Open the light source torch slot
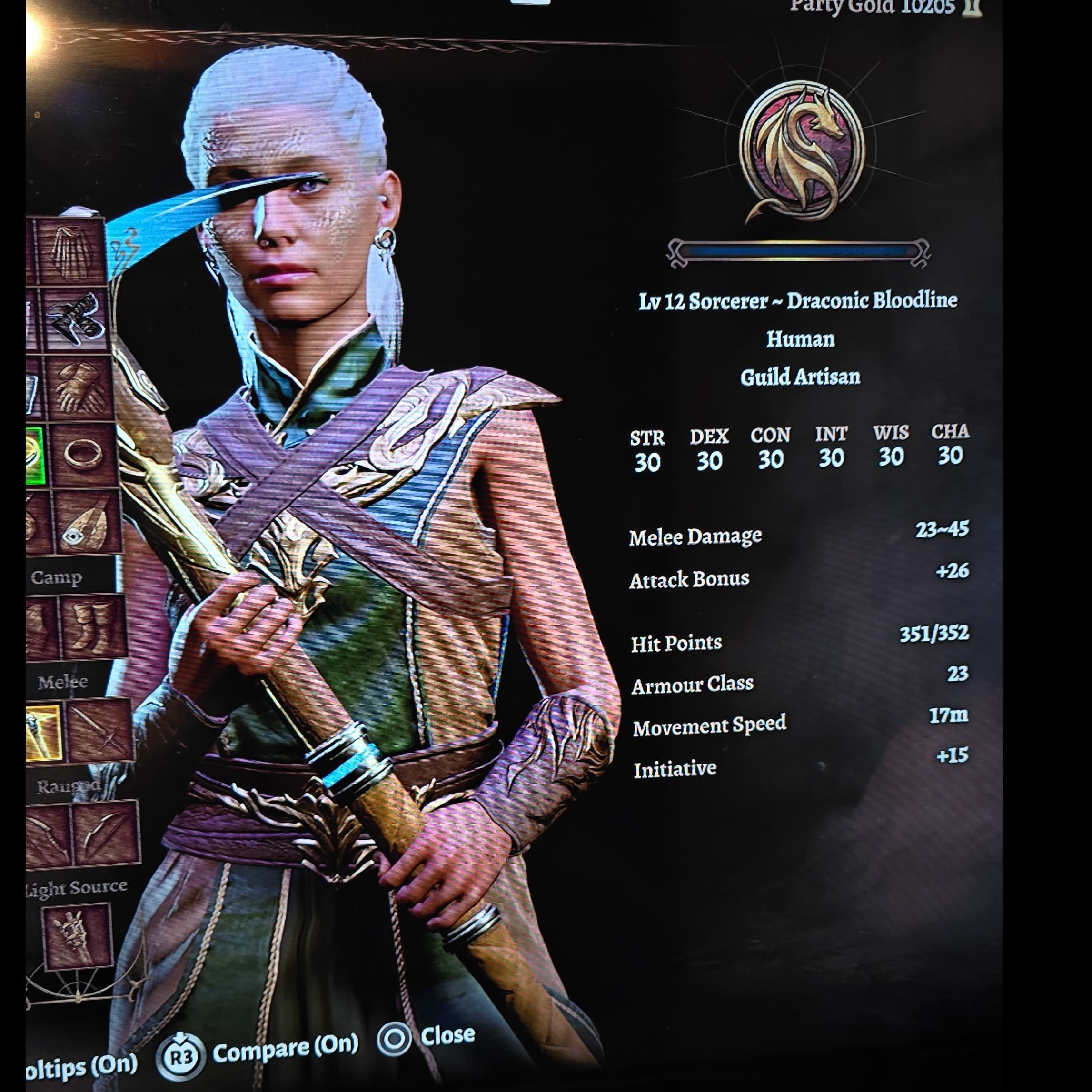The width and height of the screenshot is (1092, 1092). 78,936
